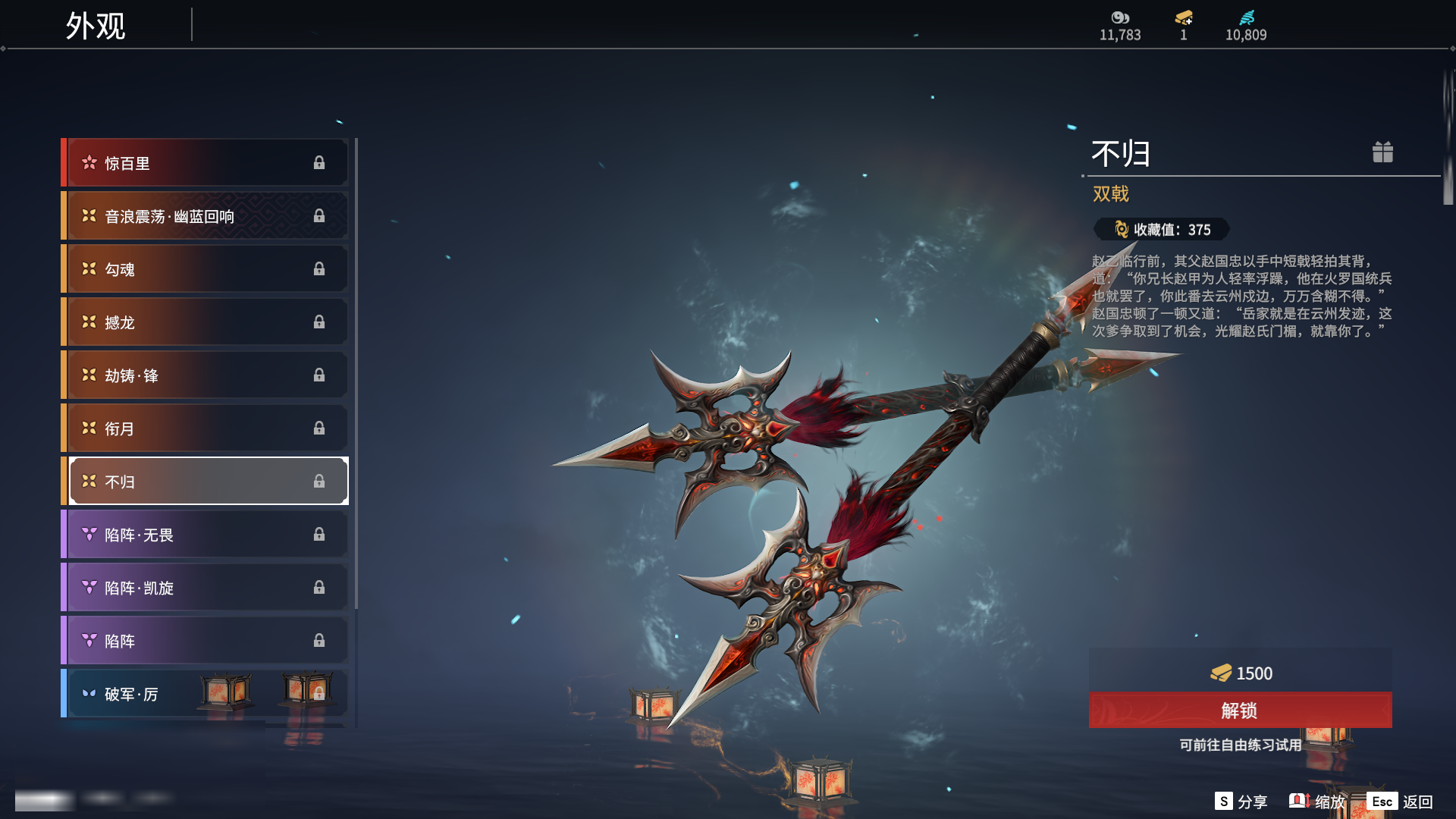Open the gift icon beside 不归 title
Screen dimensions: 1456x819
point(1382,152)
